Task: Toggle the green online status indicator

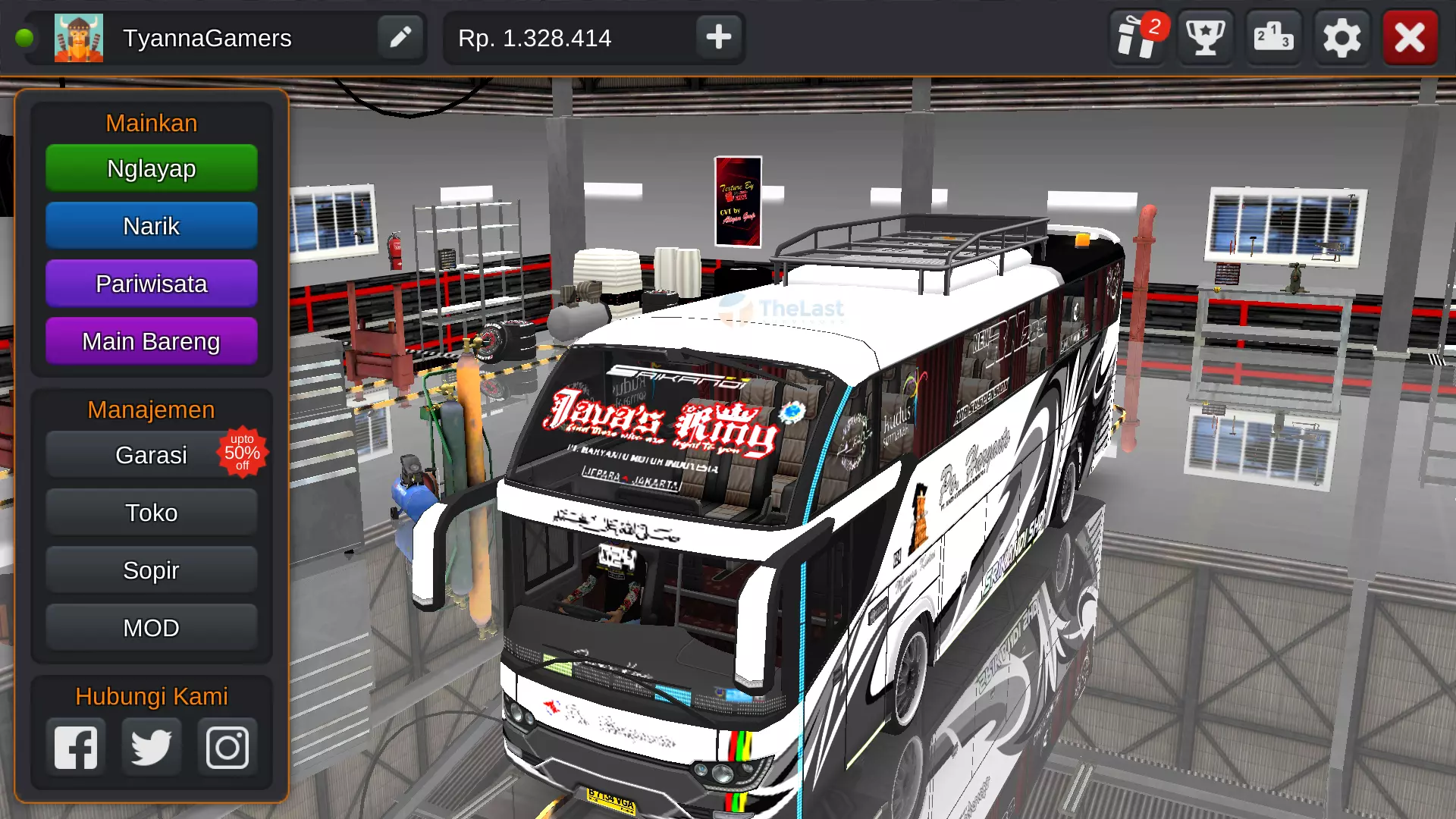Action: 24,37
